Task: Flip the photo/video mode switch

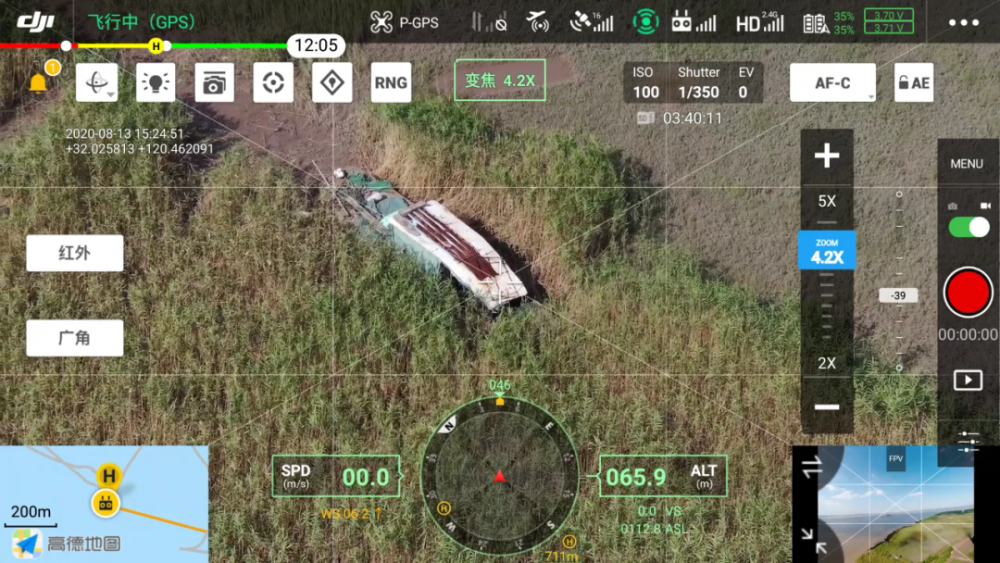Action: (968, 227)
